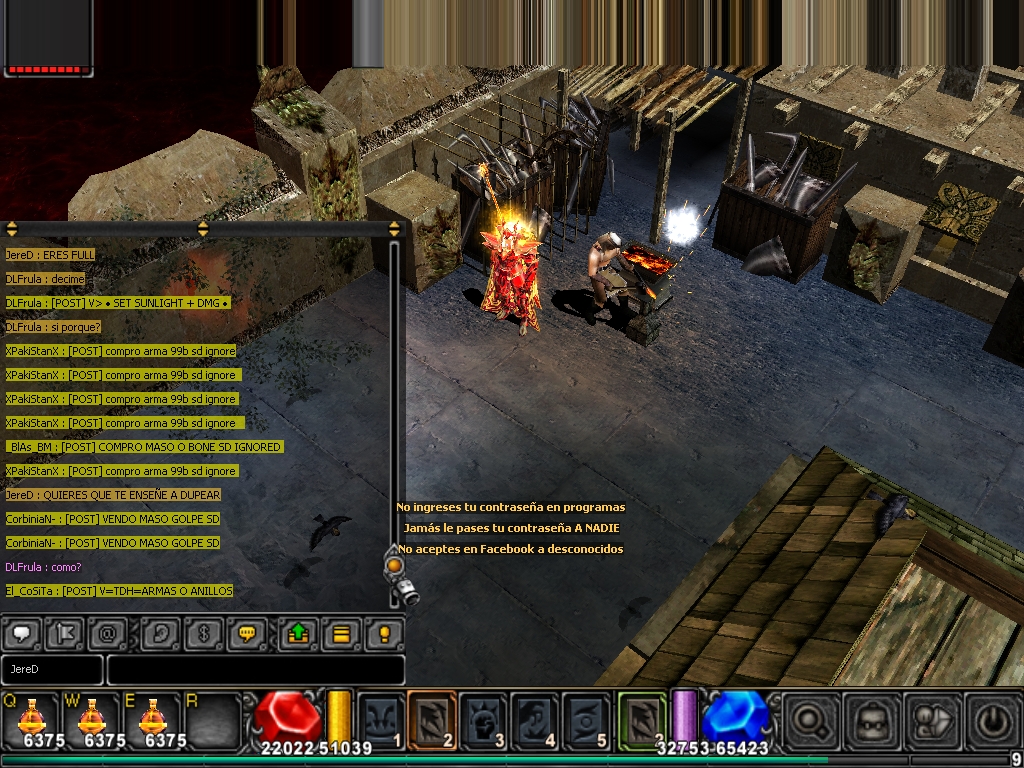This screenshot has width=1024, height=768.
Task: Use the potion in the E slot
Action: [x=152, y=720]
